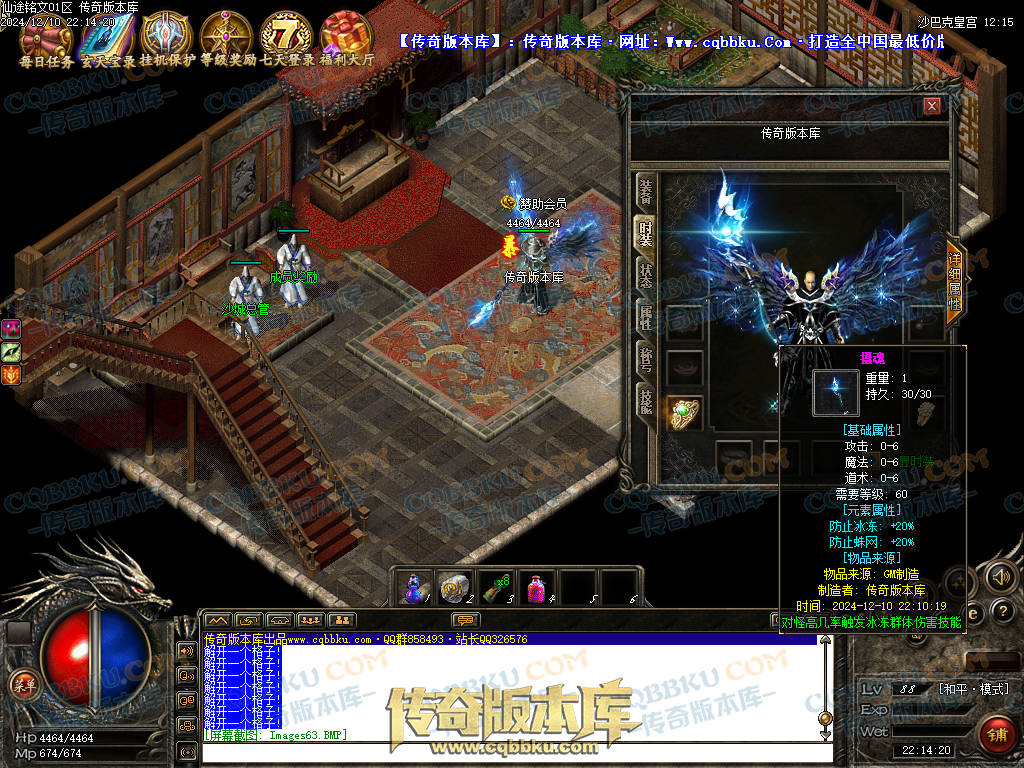Open the 玄天宝录 book icon
Viewport: 1024px width, 768px height.
click(105, 35)
